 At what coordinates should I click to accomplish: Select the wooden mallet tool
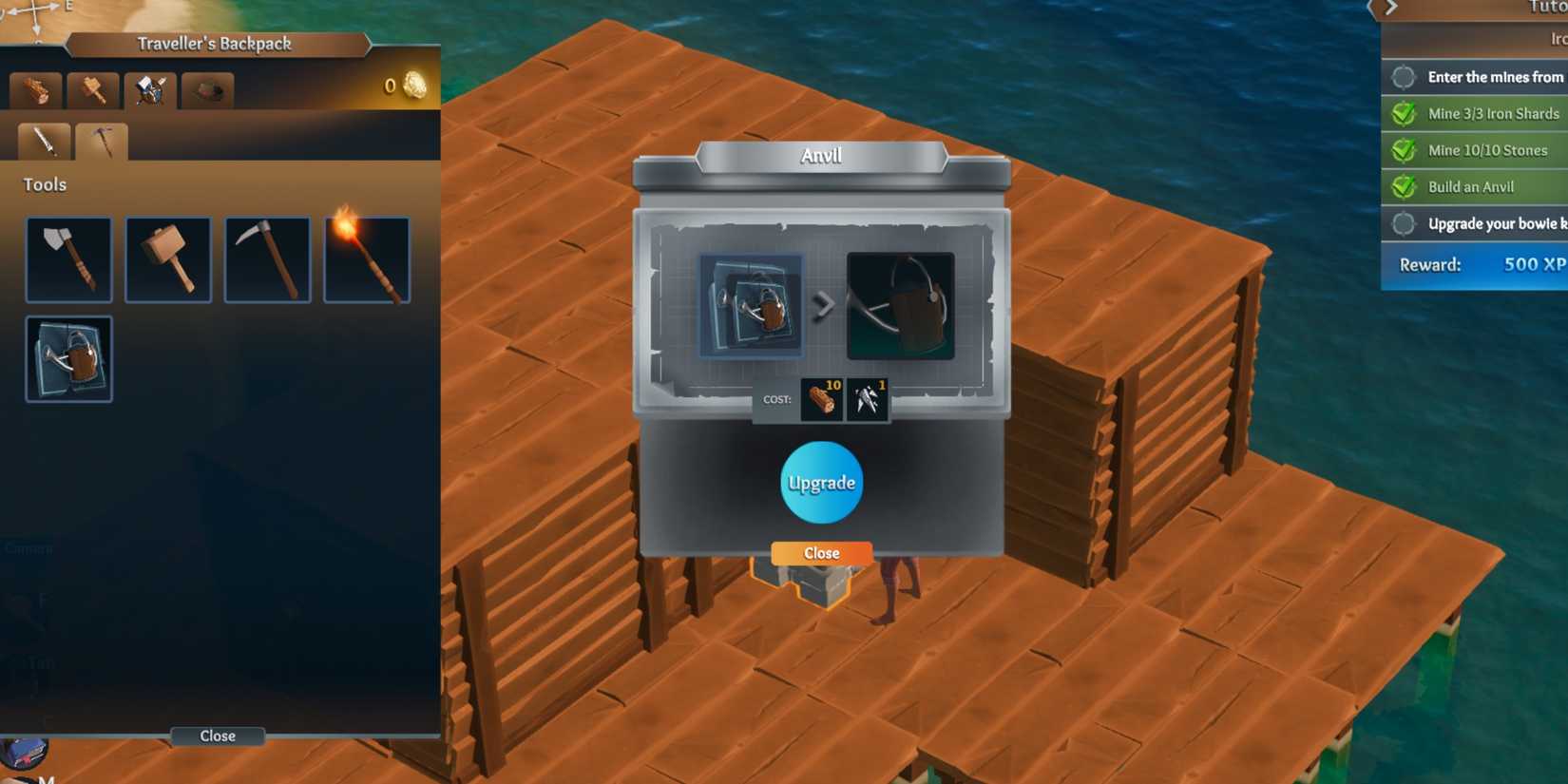pyautogui.click(x=168, y=258)
